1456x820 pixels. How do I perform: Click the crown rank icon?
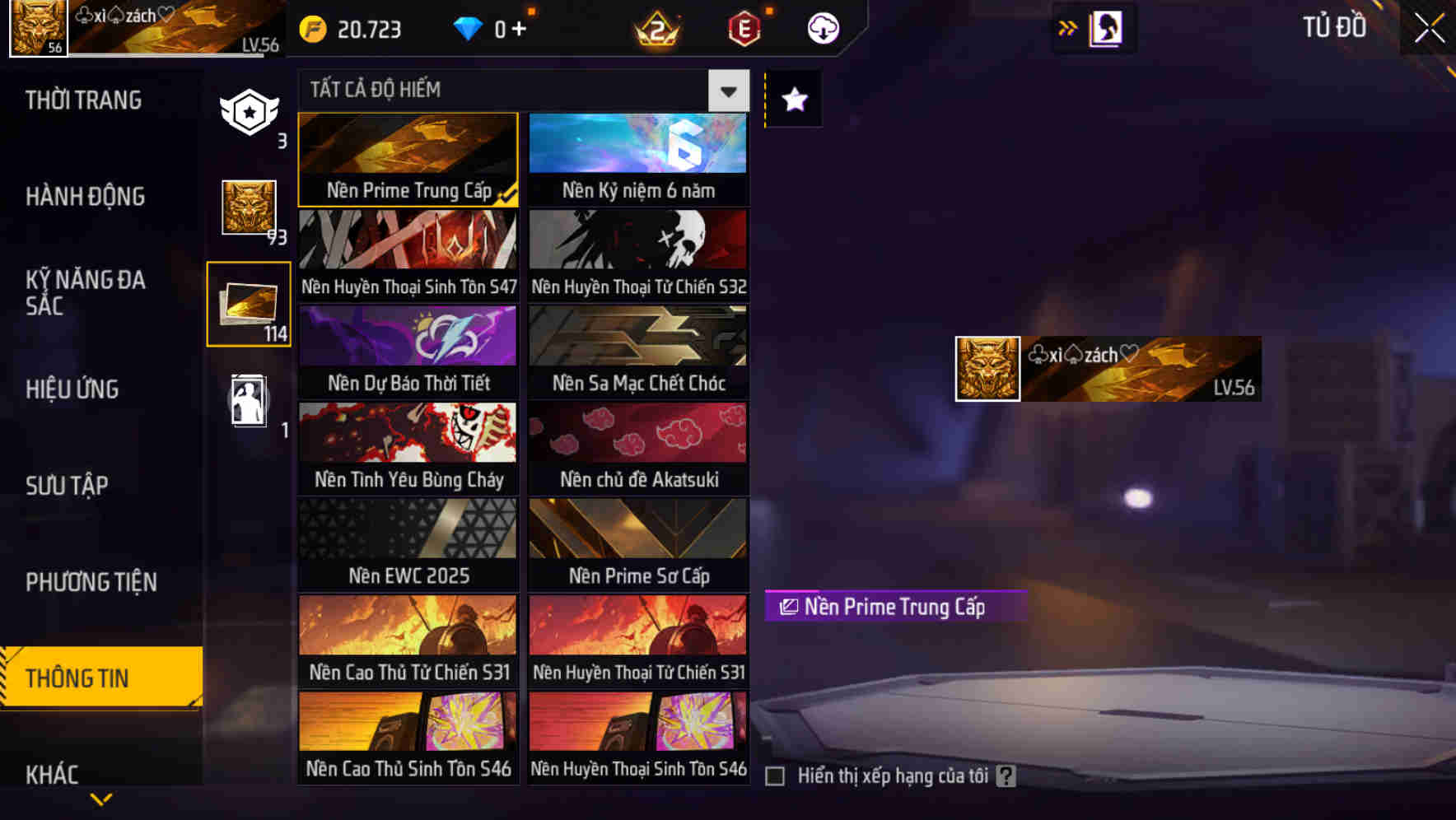[655, 27]
